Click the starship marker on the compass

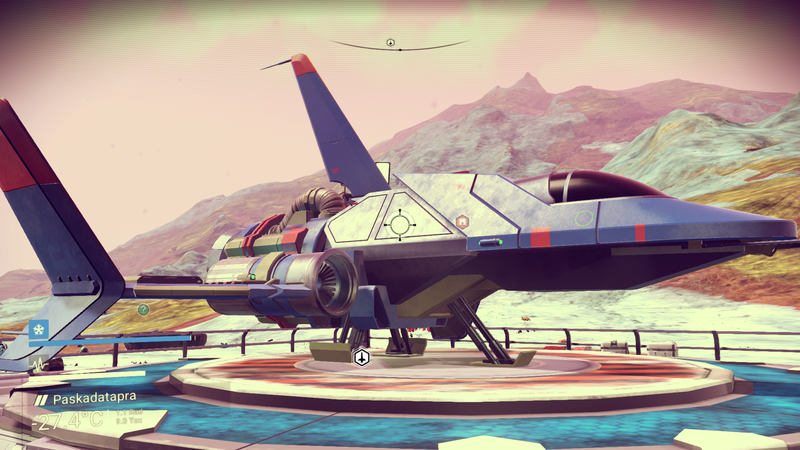391,42
